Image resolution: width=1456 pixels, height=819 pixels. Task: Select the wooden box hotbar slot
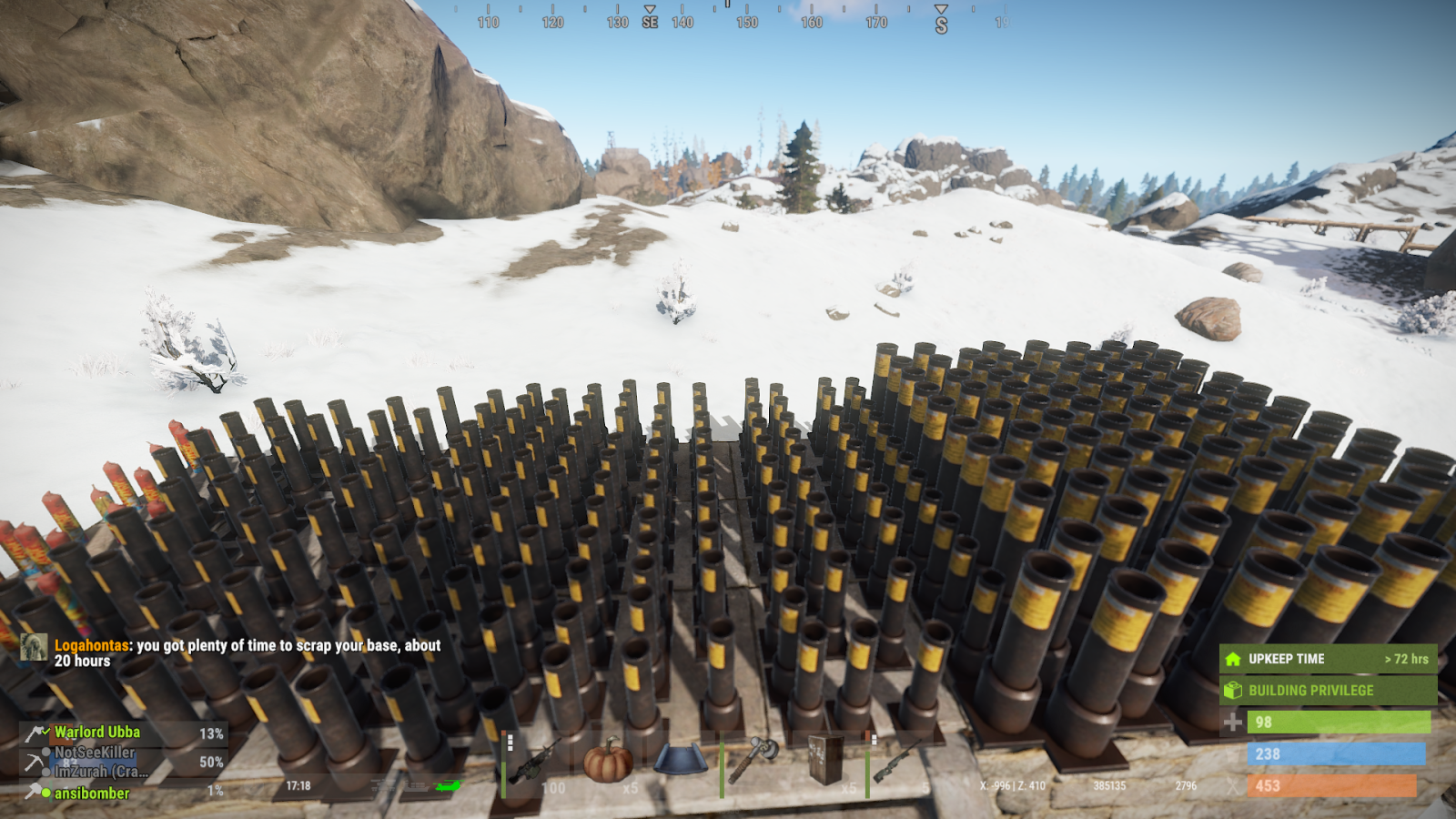[x=826, y=761]
